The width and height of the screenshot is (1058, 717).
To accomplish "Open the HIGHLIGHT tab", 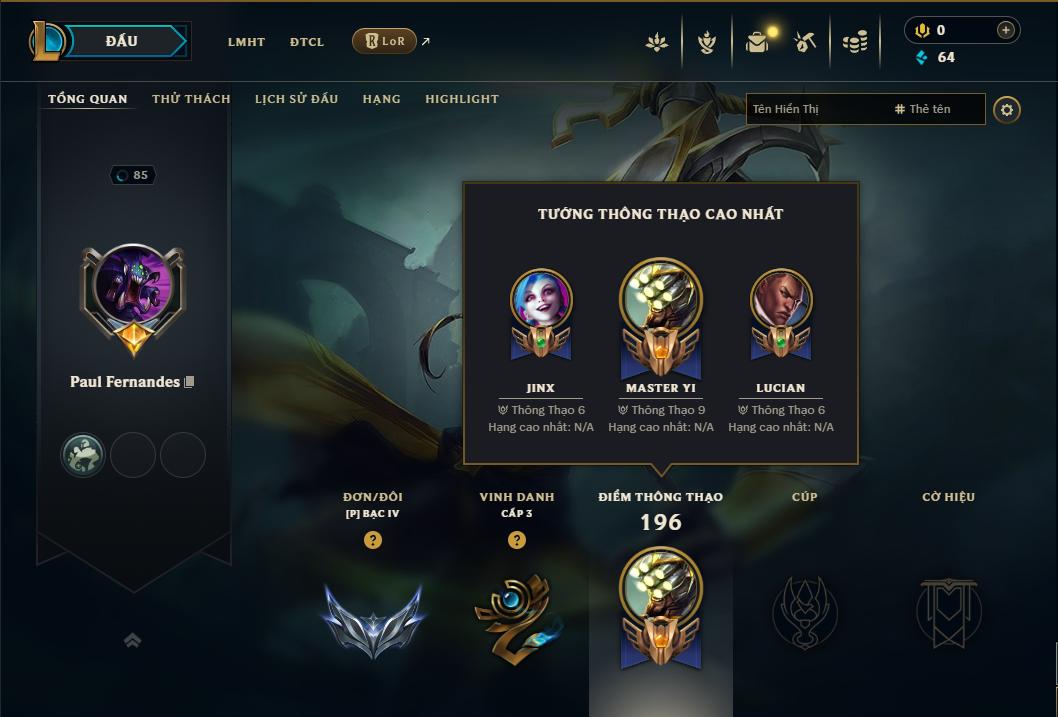I will pyautogui.click(x=461, y=99).
